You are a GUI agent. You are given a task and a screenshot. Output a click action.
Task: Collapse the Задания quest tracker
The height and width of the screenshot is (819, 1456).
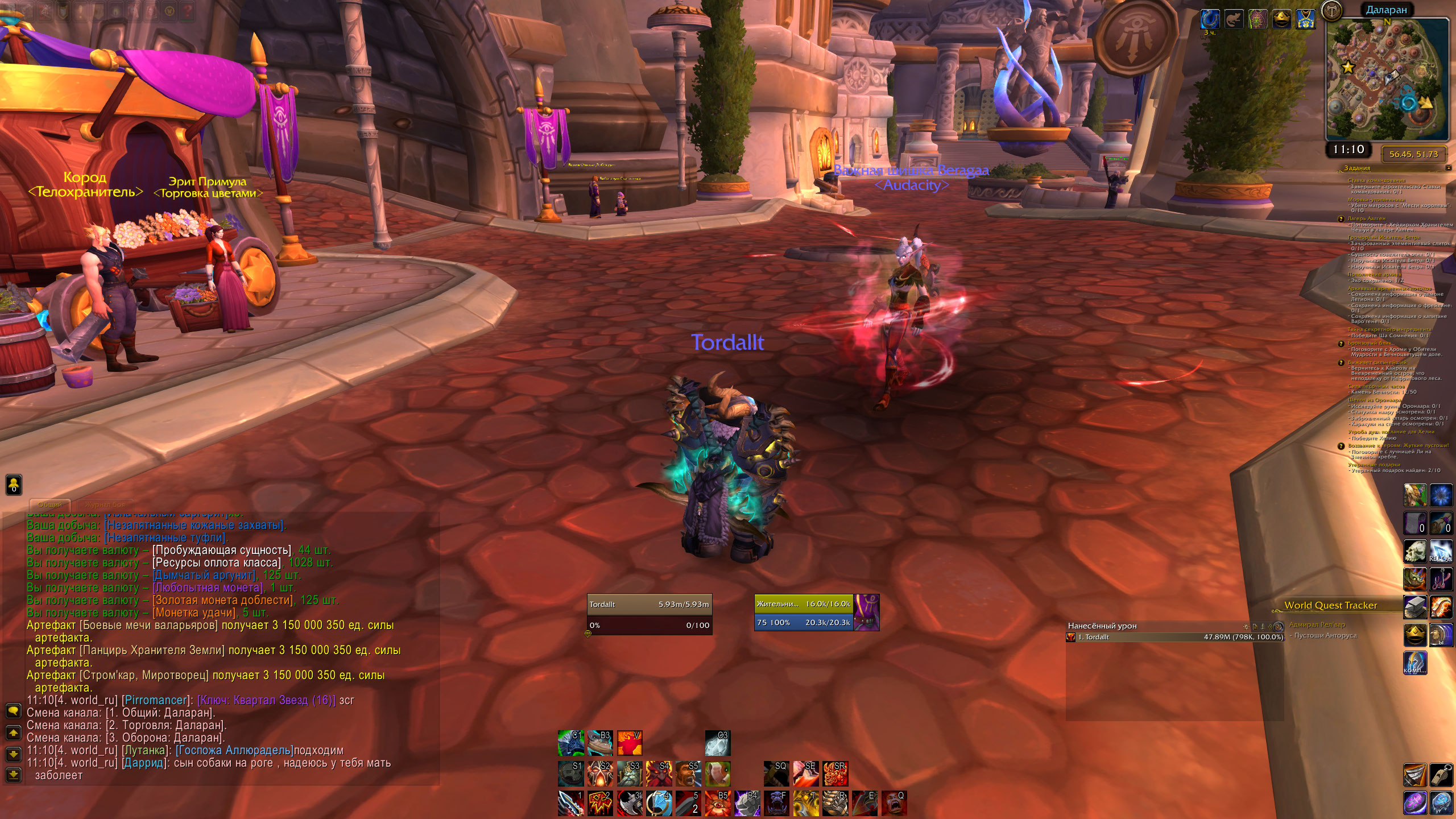[x=1448, y=168]
